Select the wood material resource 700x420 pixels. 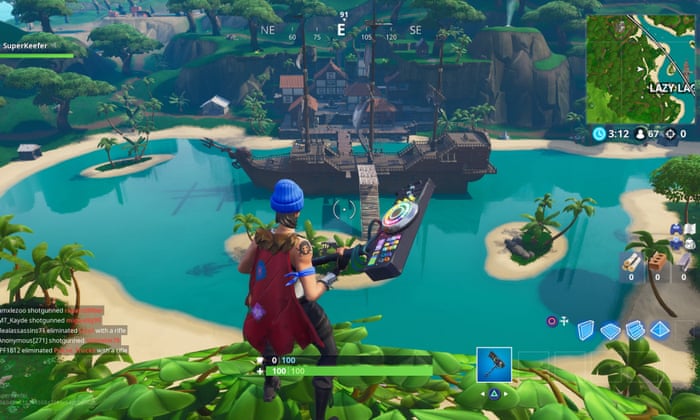click(x=631, y=263)
